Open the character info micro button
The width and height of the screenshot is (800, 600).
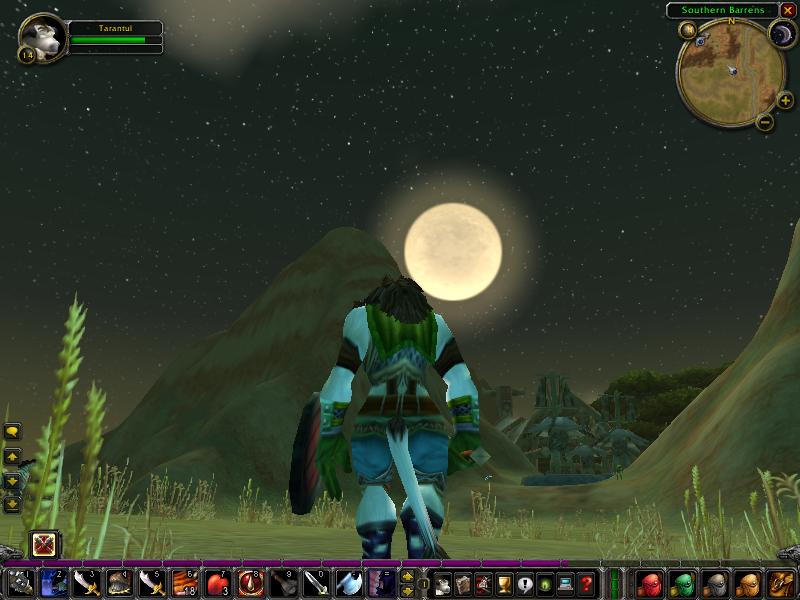pyautogui.click(x=441, y=584)
